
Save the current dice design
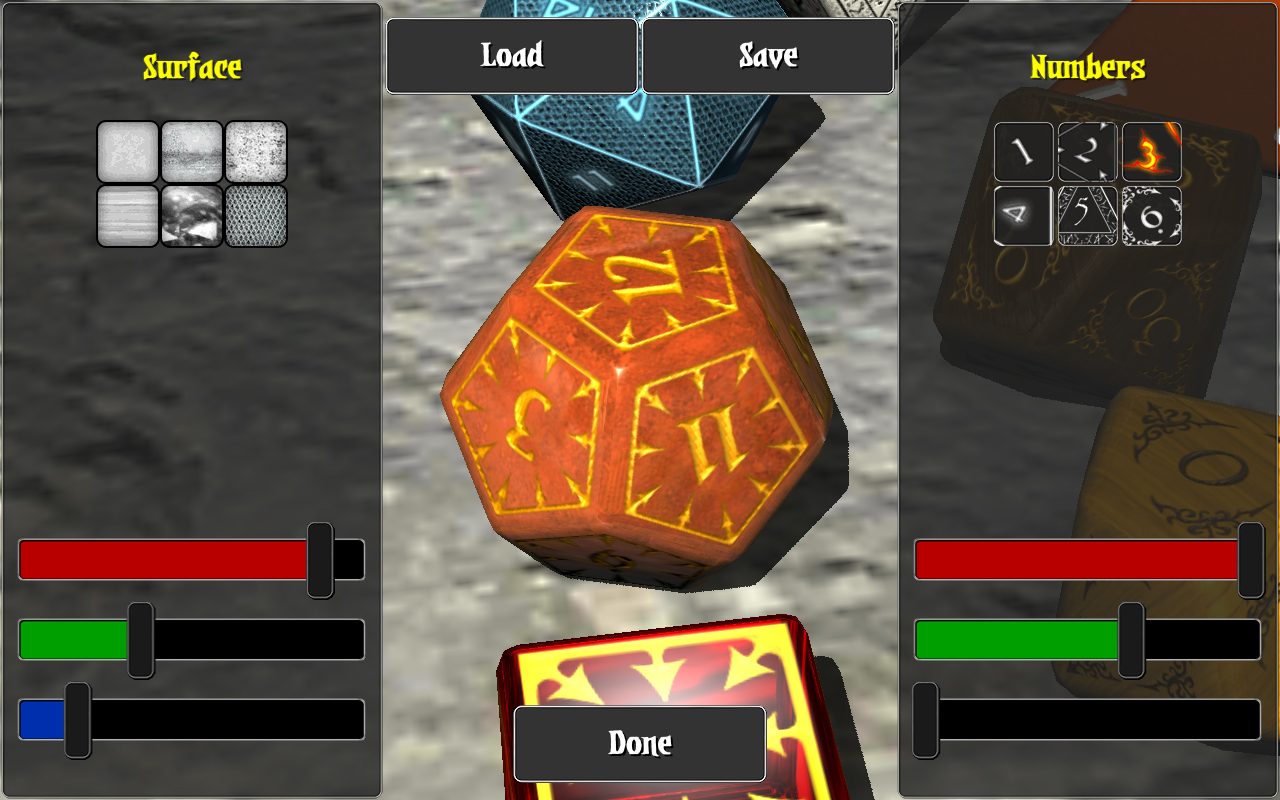click(767, 56)
